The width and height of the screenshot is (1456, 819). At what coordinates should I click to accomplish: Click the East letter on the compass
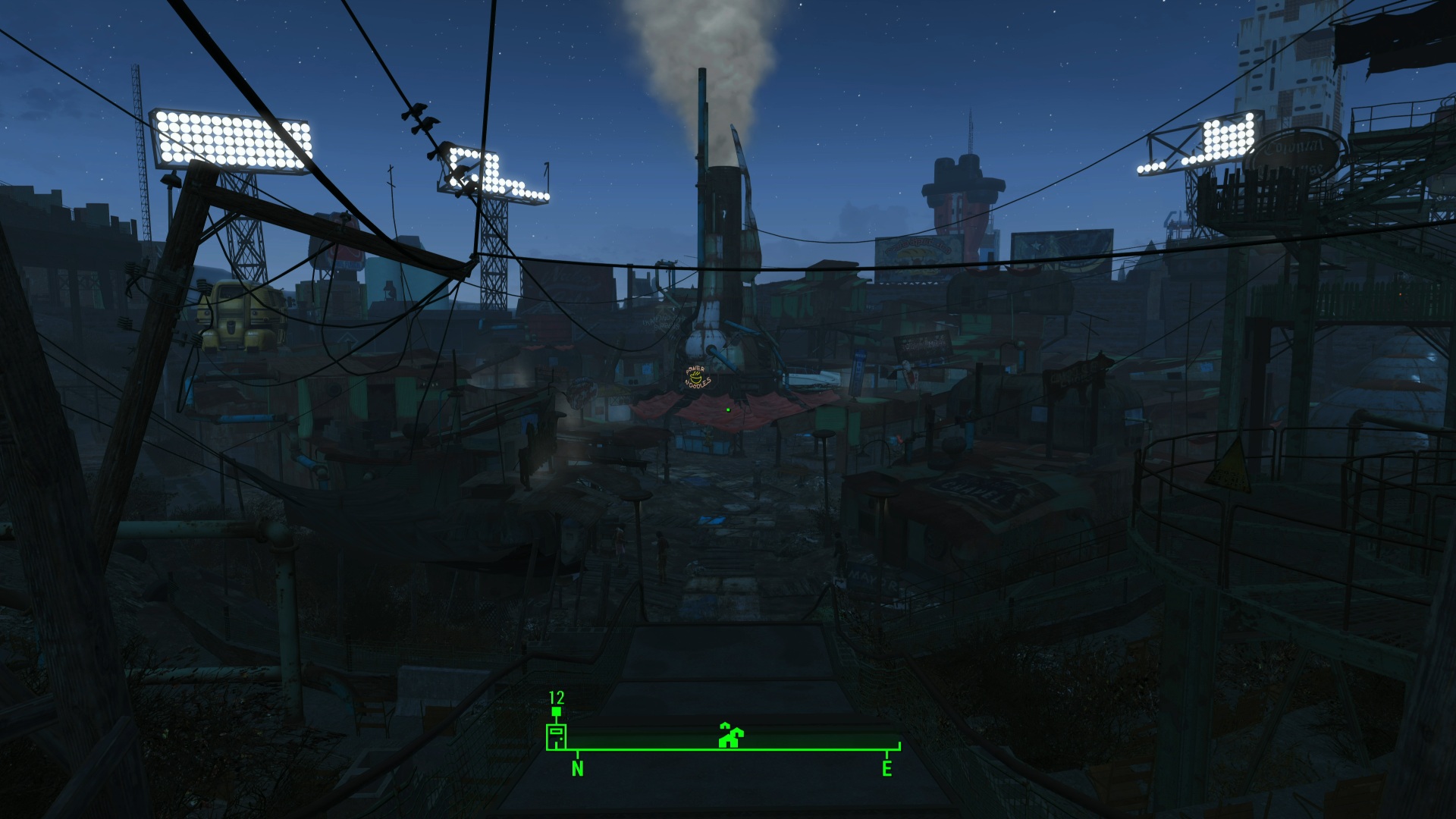click(x=886, y=769)
